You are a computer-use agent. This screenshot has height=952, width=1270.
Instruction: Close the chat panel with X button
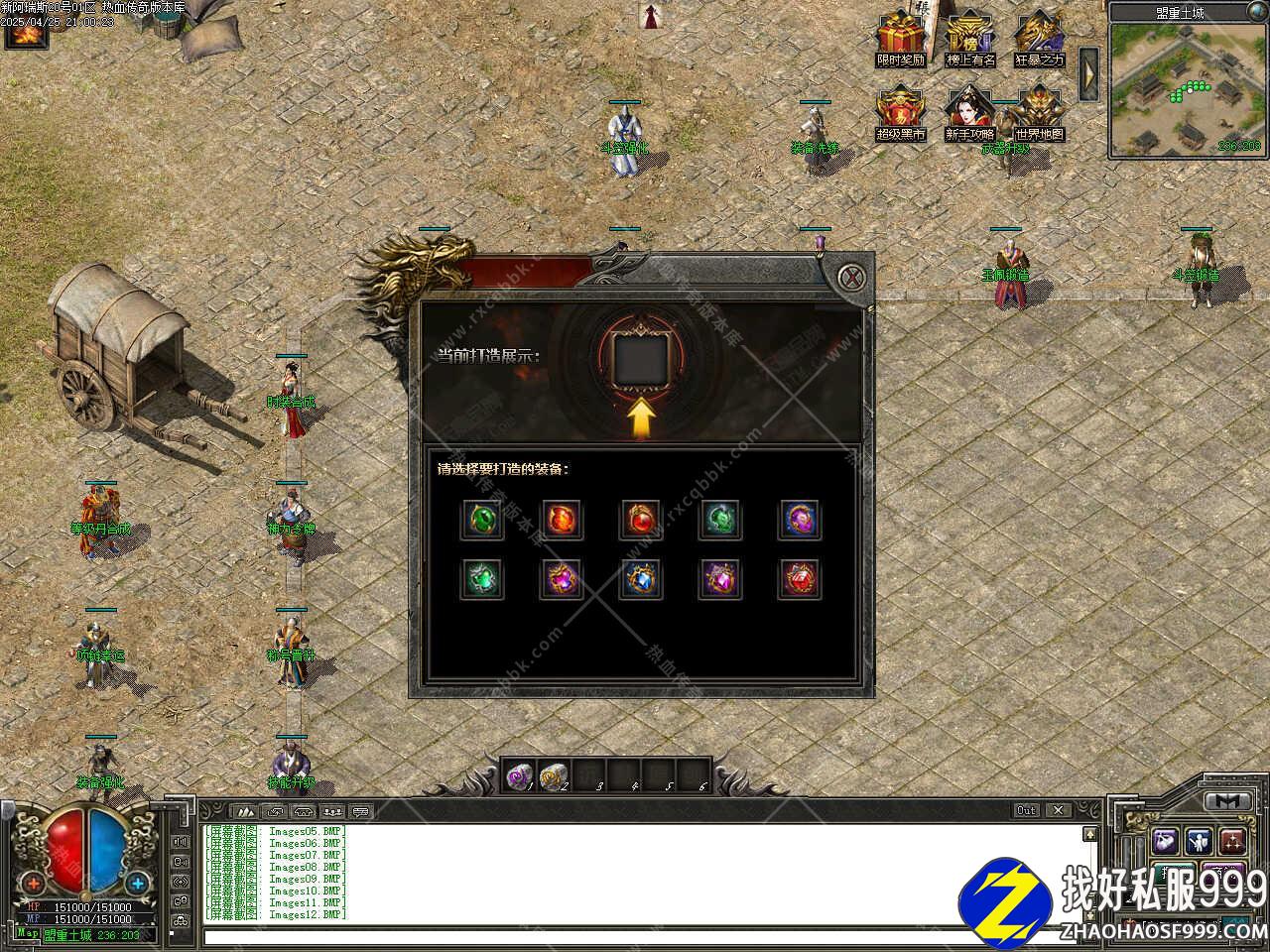click(1058, 810)
